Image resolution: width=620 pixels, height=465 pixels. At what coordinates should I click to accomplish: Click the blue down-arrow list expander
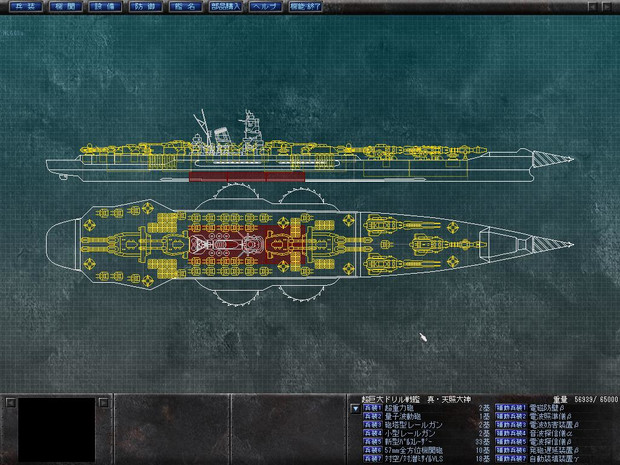[354, 408]
